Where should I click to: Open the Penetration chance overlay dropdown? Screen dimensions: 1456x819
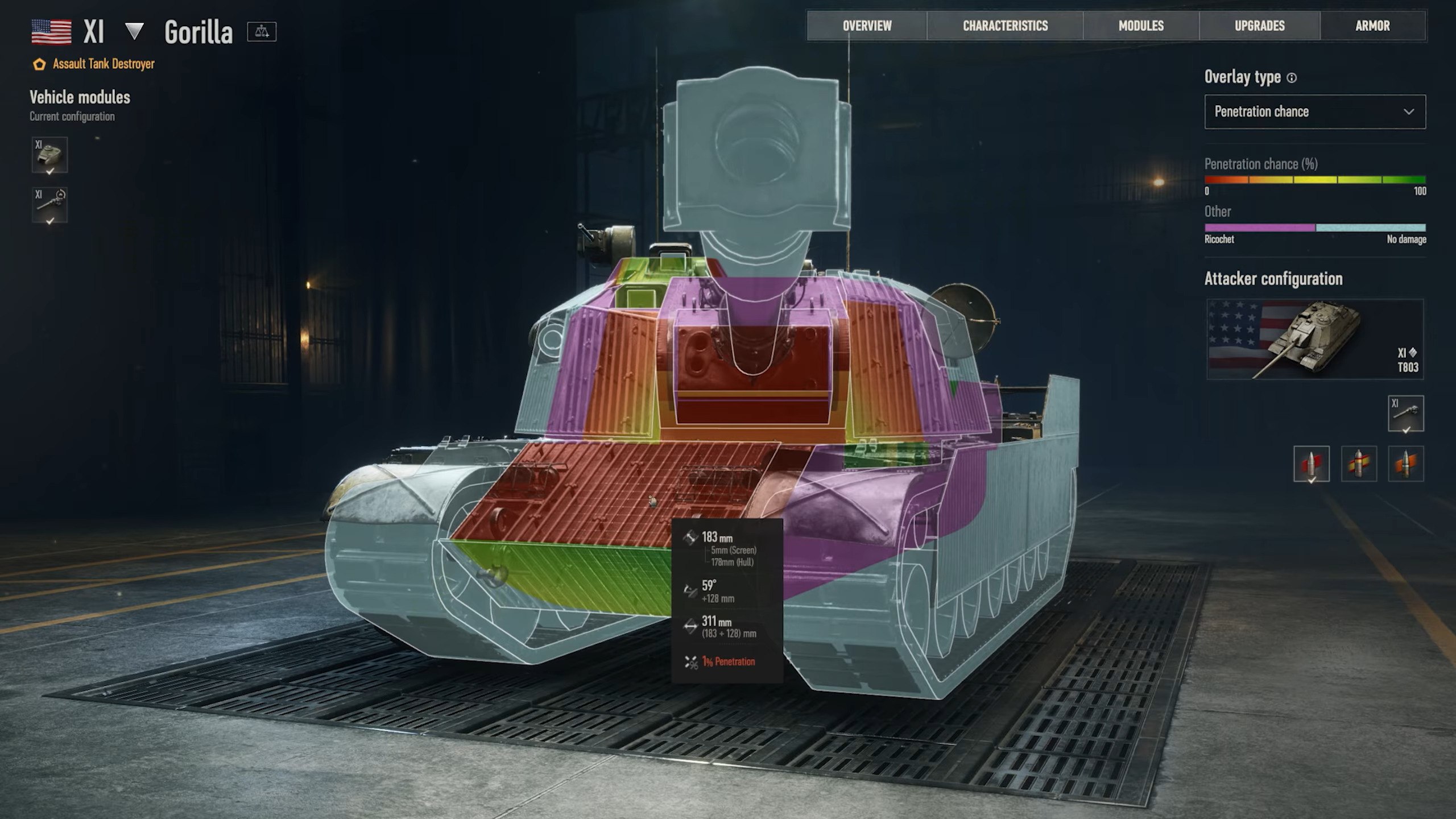coord(1314,112)
